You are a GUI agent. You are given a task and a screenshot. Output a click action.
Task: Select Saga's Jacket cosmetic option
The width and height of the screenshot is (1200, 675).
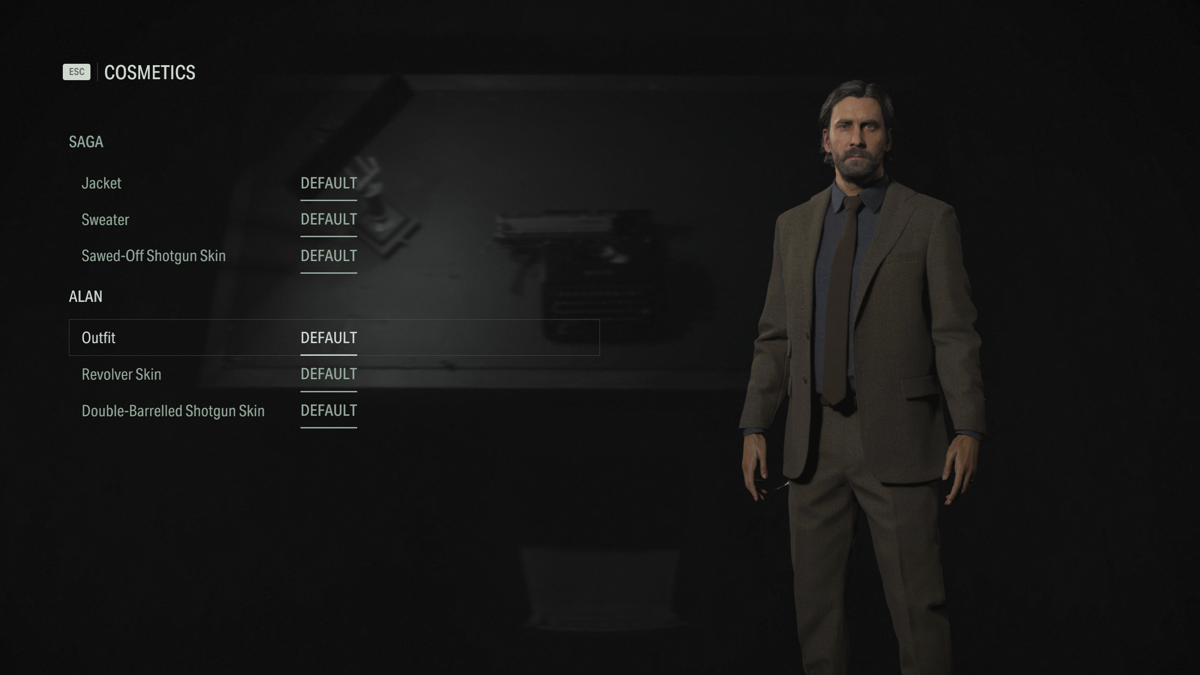pos(102,184)
